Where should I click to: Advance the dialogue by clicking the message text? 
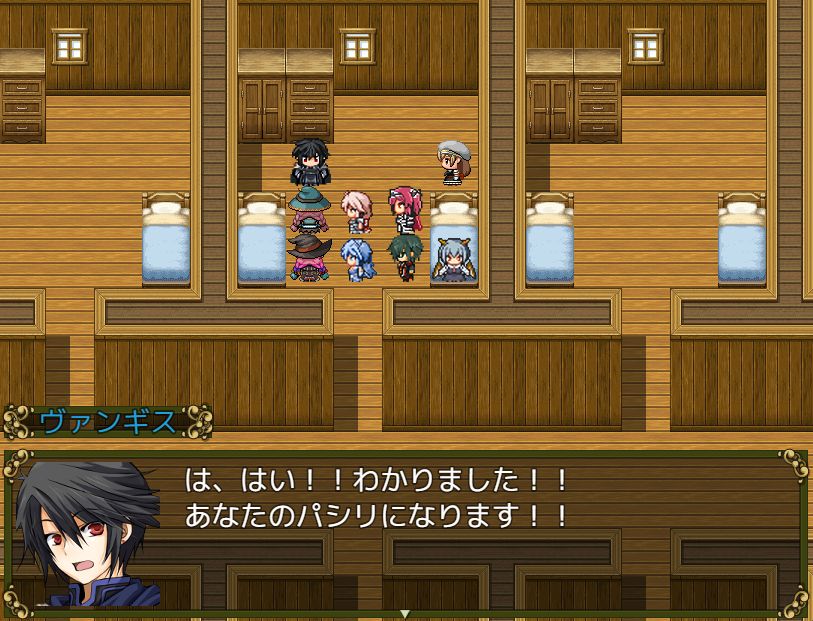[x=377, y=499]
